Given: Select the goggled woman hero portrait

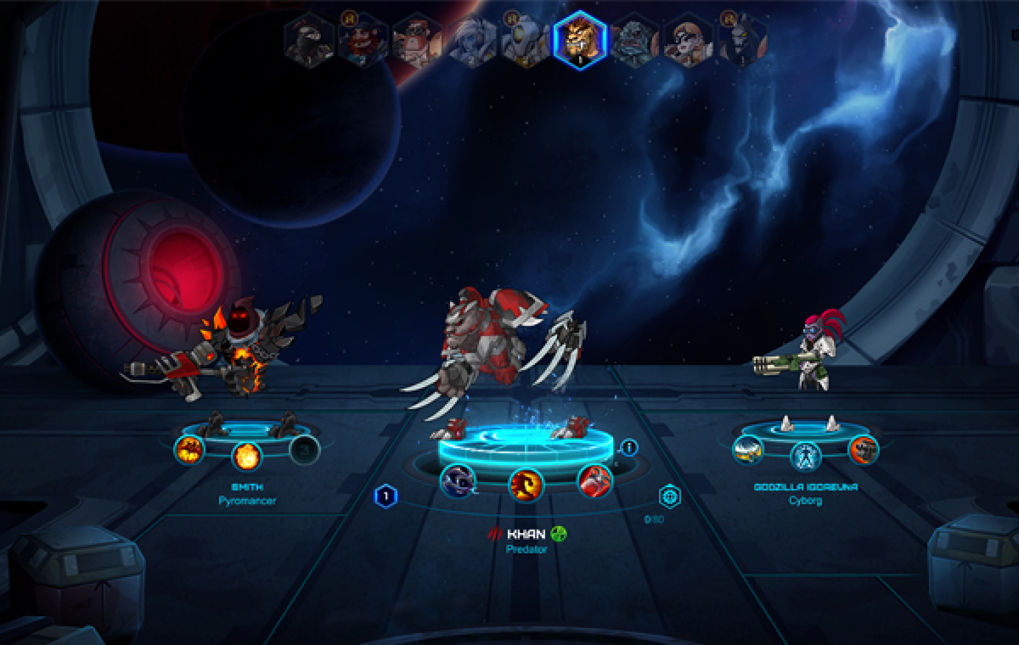Looking at the screenshot, I should [x=689, y=41].
